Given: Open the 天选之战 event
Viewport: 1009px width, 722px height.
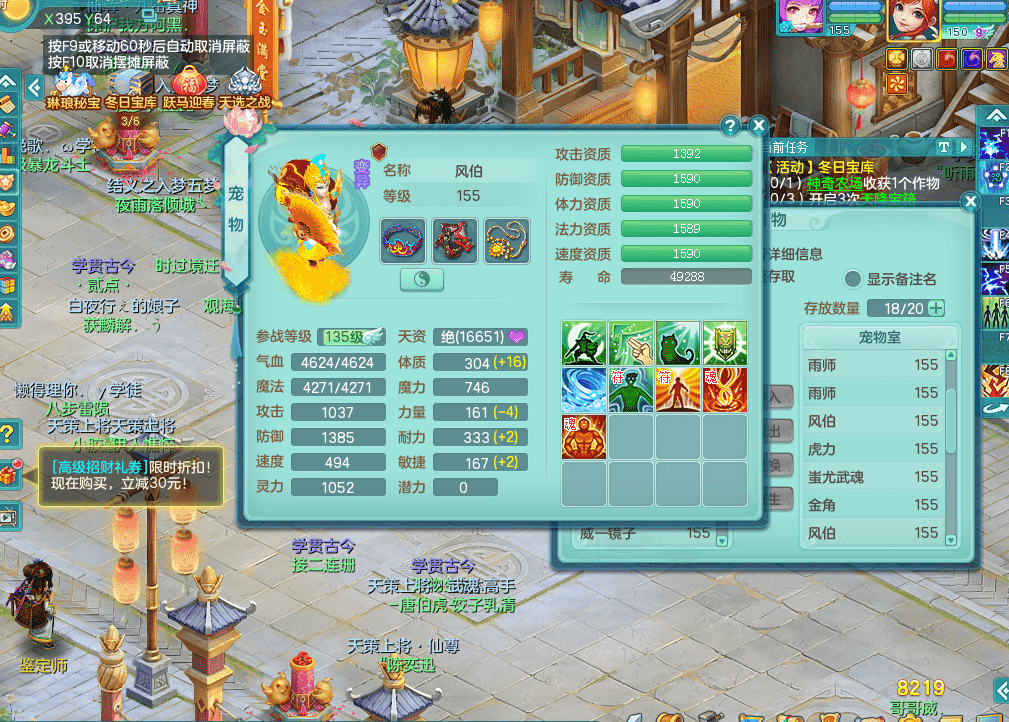Looking at the screenshot, I should pyautogui.click(x=245, y=86).
